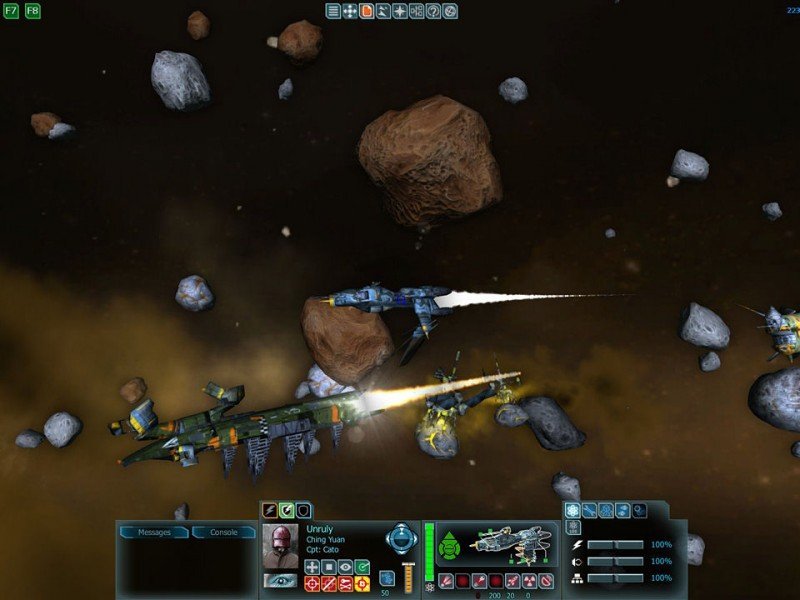Select the captain portrait of Unruly
800x600 pixels.
[281, 544]
